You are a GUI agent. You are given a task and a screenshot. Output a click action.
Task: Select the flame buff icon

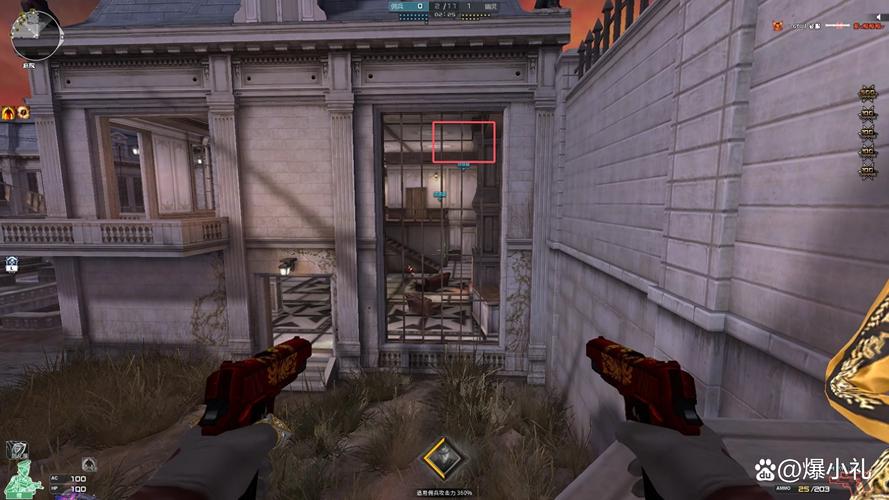8,112
